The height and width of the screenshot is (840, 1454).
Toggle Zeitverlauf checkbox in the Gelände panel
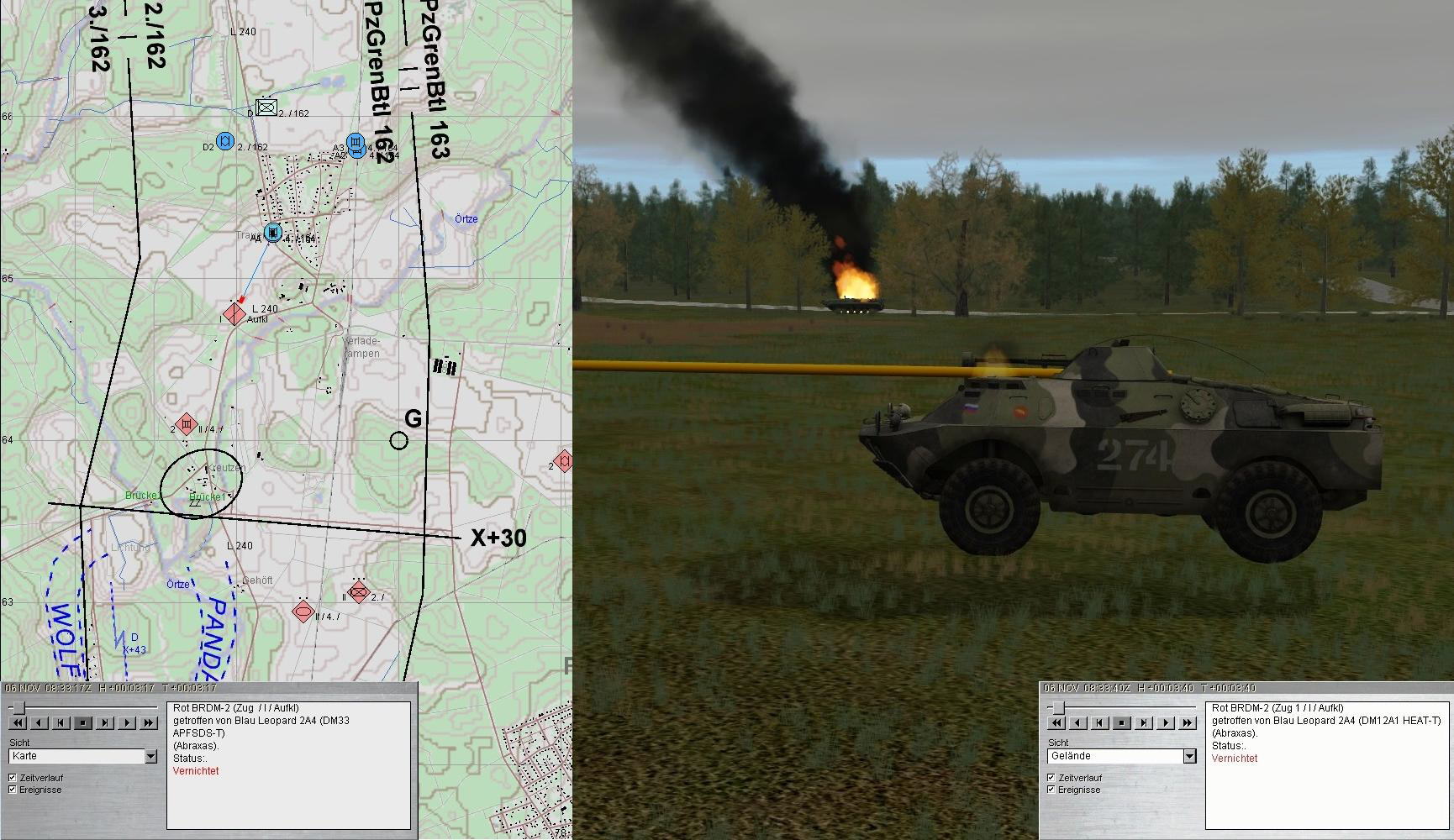[x=1051, y=778]
